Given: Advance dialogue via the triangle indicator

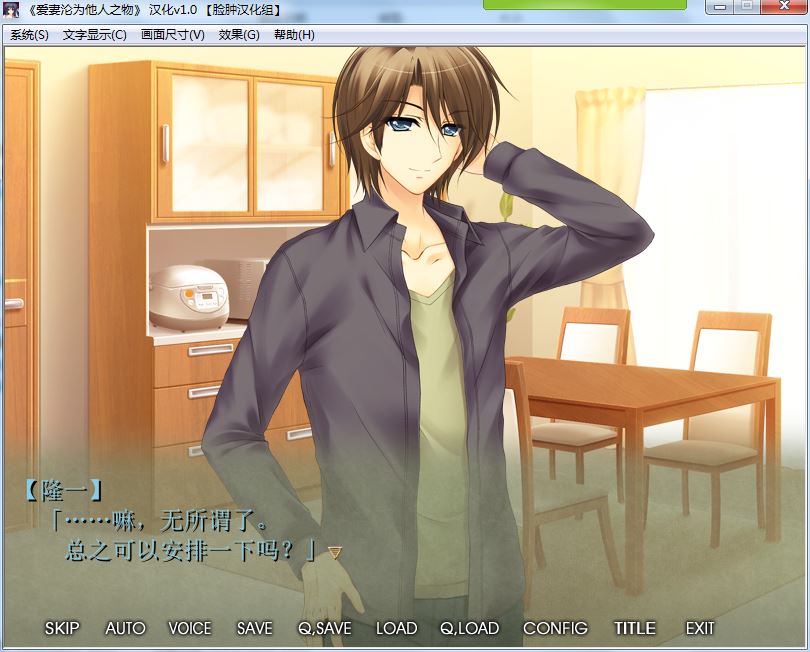Looking at the screenshot, I should 335,551.
